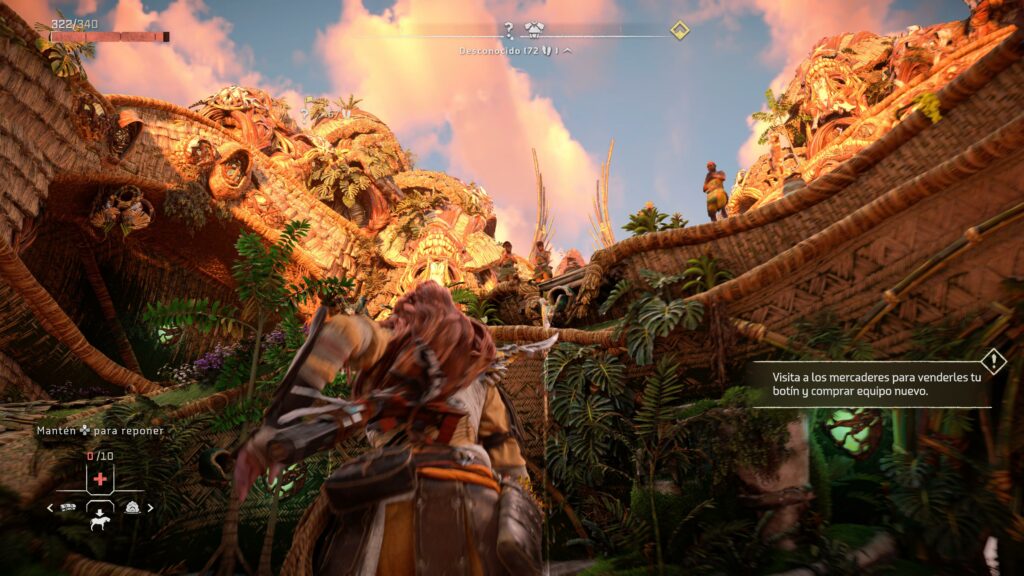Click the exclamation mark hint icon
Viewport: 1024px width, 576px height.
[x=993, y=361]
